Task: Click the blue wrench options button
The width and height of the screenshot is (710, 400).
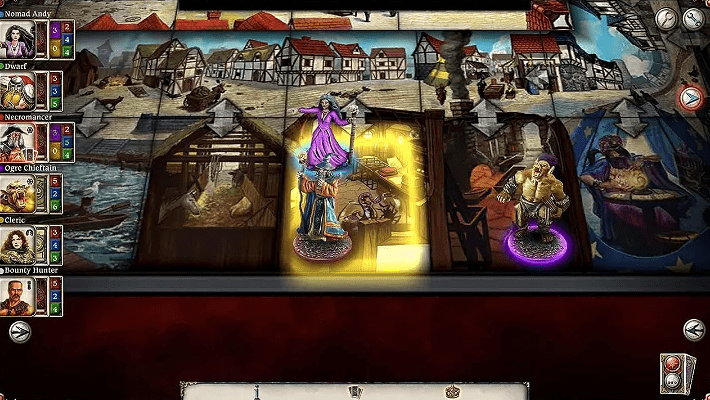Action: (693, 18)
